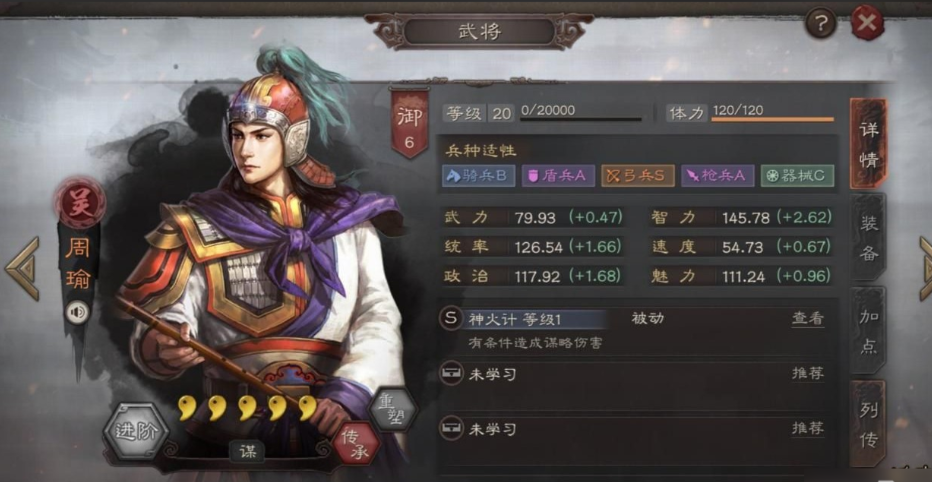Show the 列传 biography tab
This screenshot has height=482, width=932.
868,423
